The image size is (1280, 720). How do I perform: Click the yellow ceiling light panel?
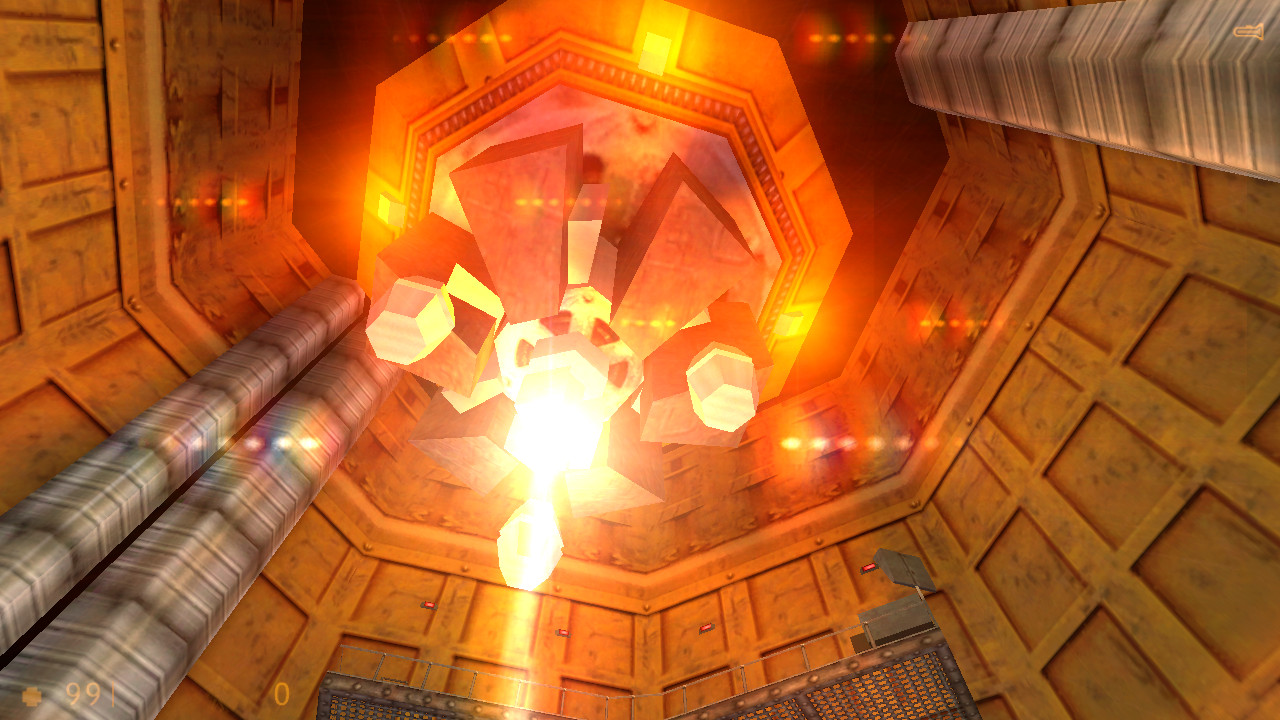655,55
